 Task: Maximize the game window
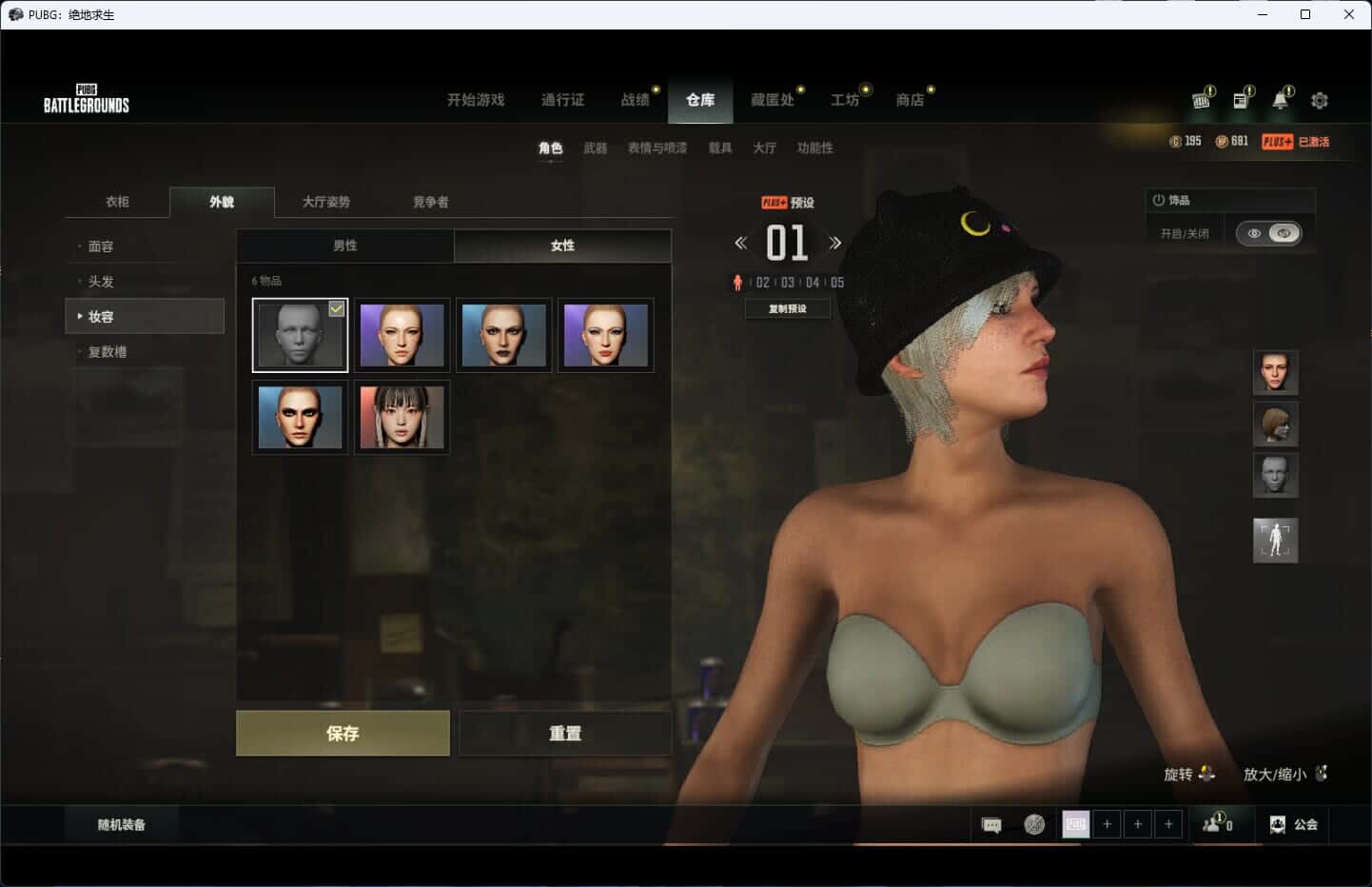1305,14
